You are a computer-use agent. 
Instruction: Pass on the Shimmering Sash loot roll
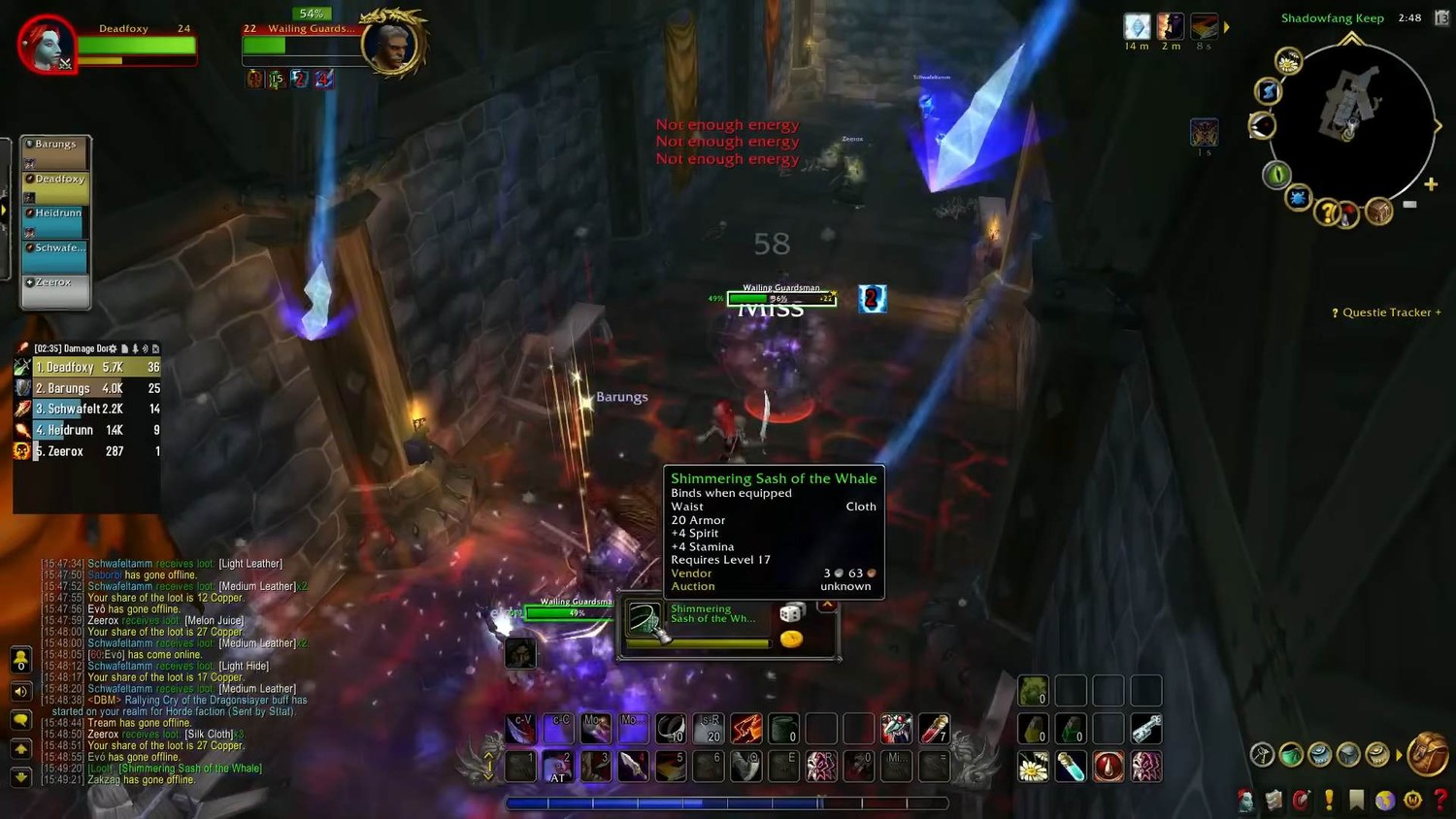[x=827, y=606]
